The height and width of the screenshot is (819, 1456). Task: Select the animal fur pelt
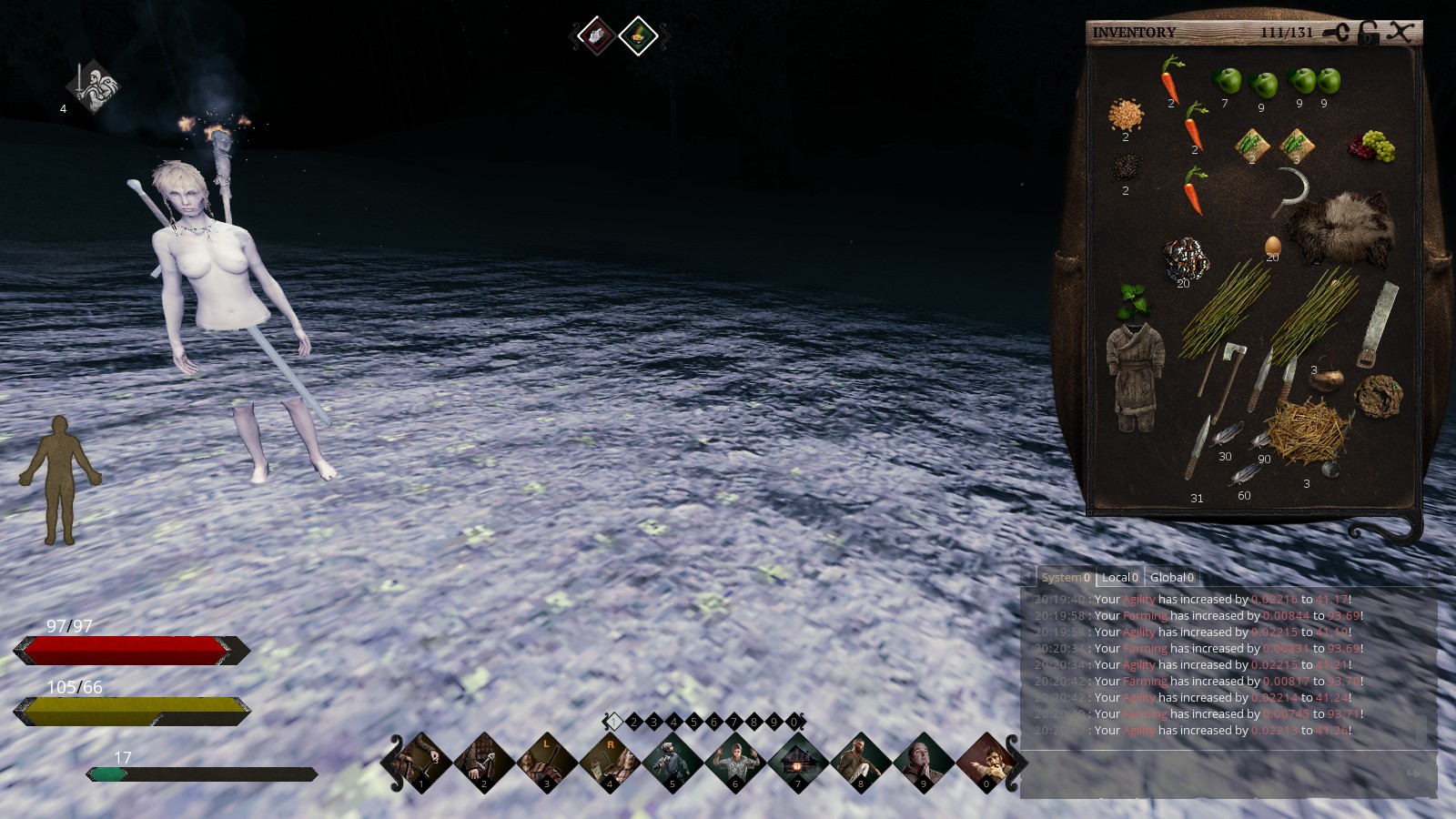[x=1339, y=227]
